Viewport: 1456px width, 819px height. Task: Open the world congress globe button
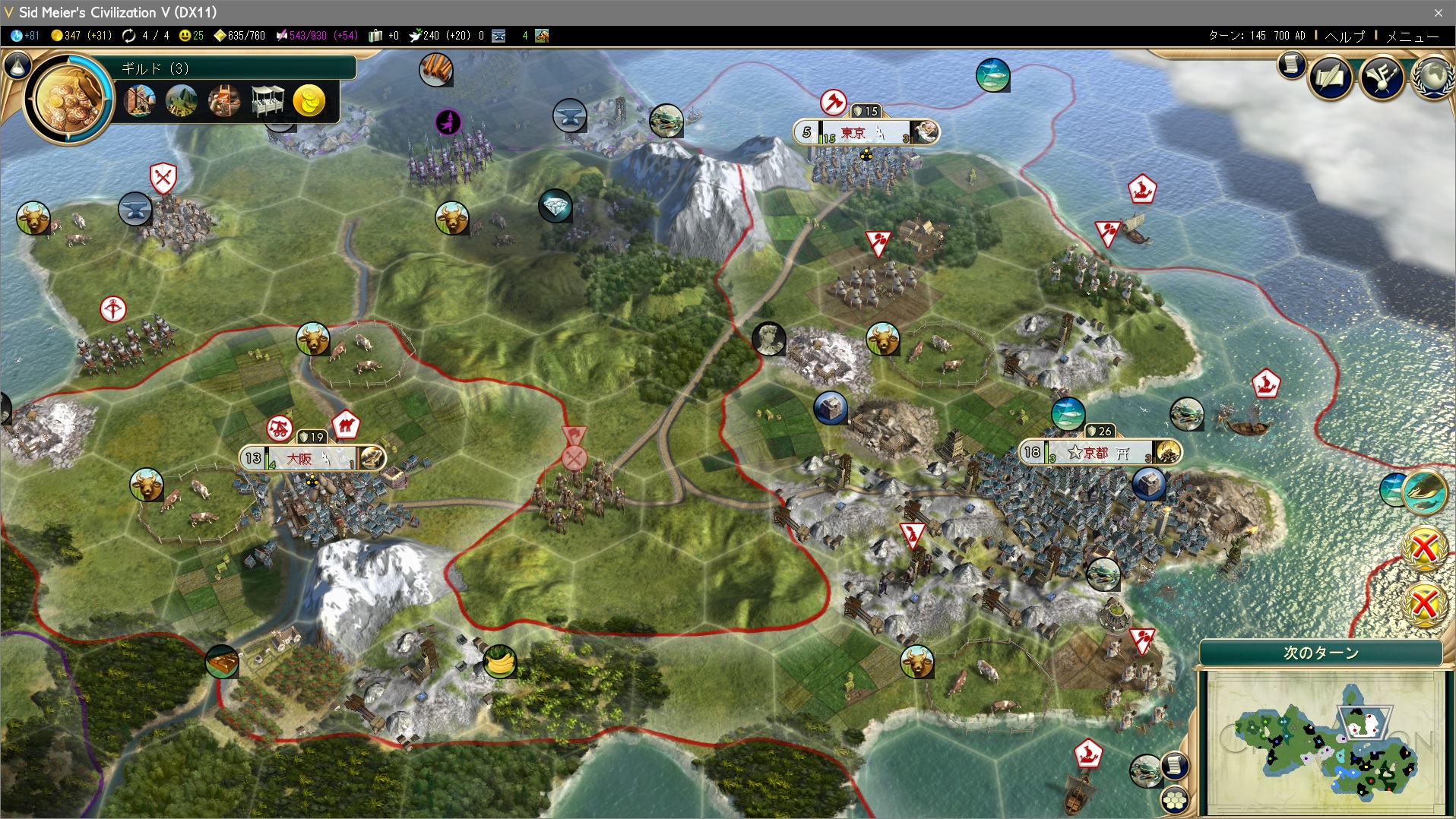tap(1434, 77)
